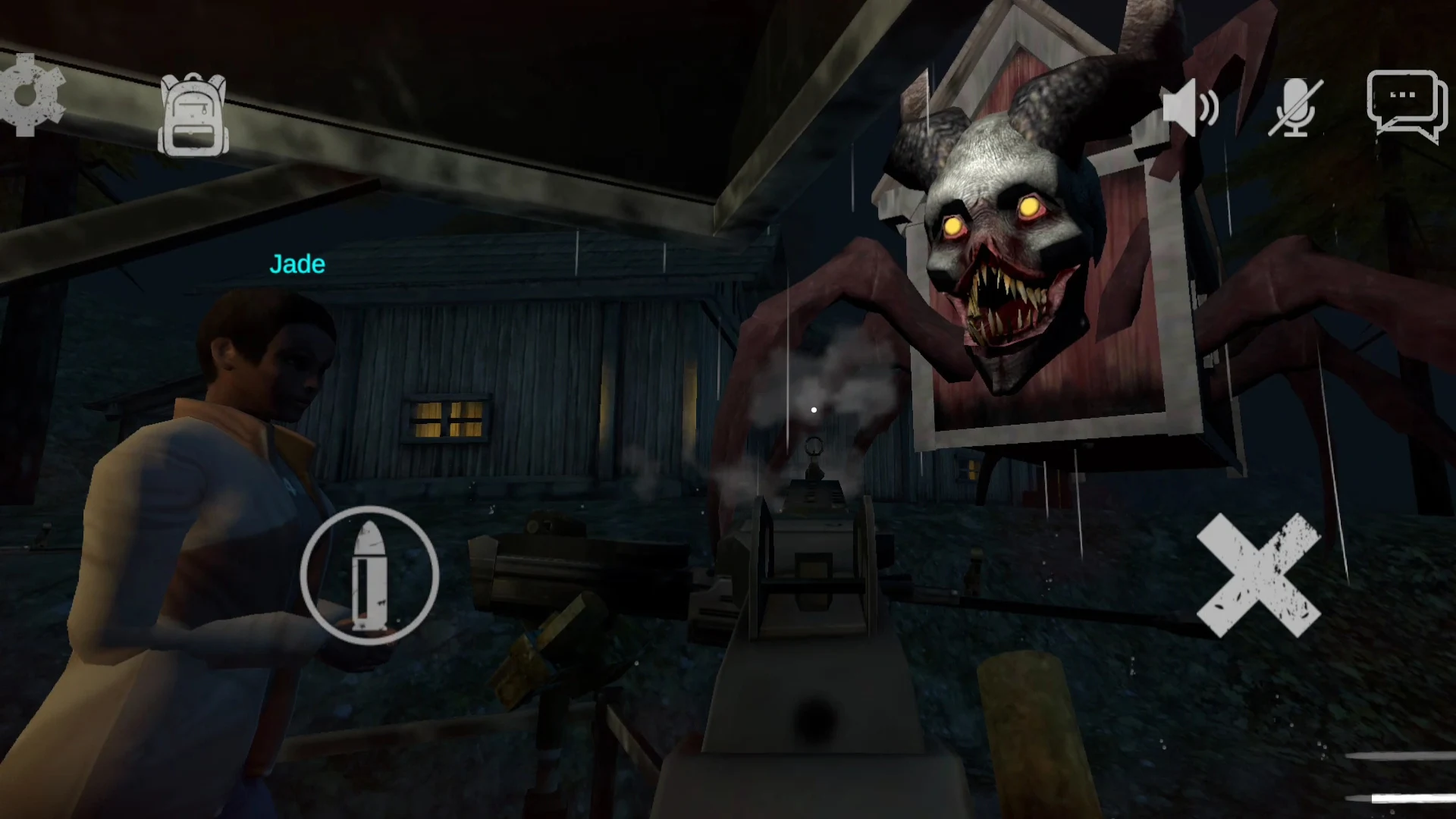Tap the crossed-out microphone icon
Screen dimensions: 1456x819
coord(1294,106)
